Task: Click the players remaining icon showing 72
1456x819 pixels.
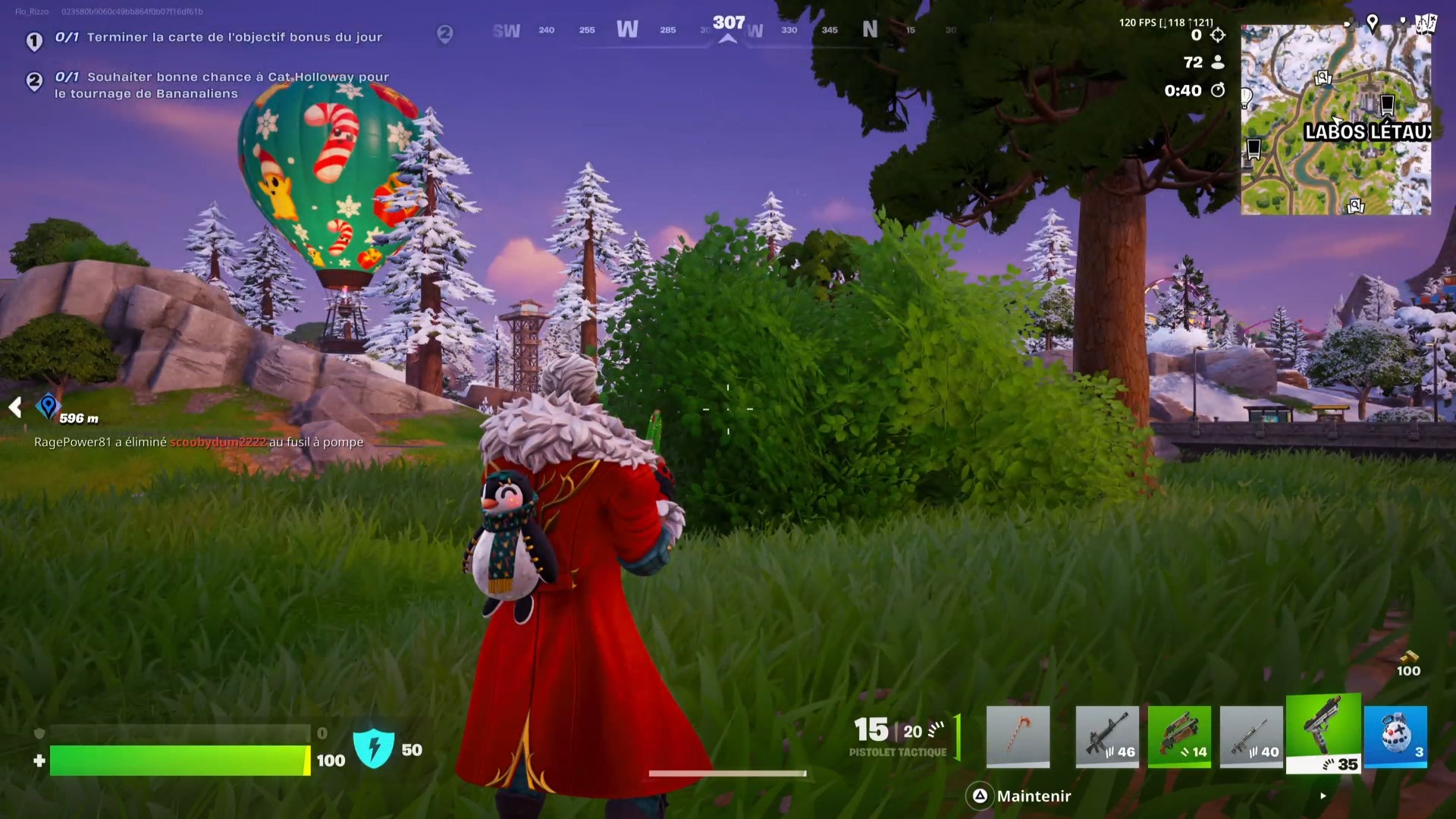Action: pyautogui.click(x=1219, y=63)
